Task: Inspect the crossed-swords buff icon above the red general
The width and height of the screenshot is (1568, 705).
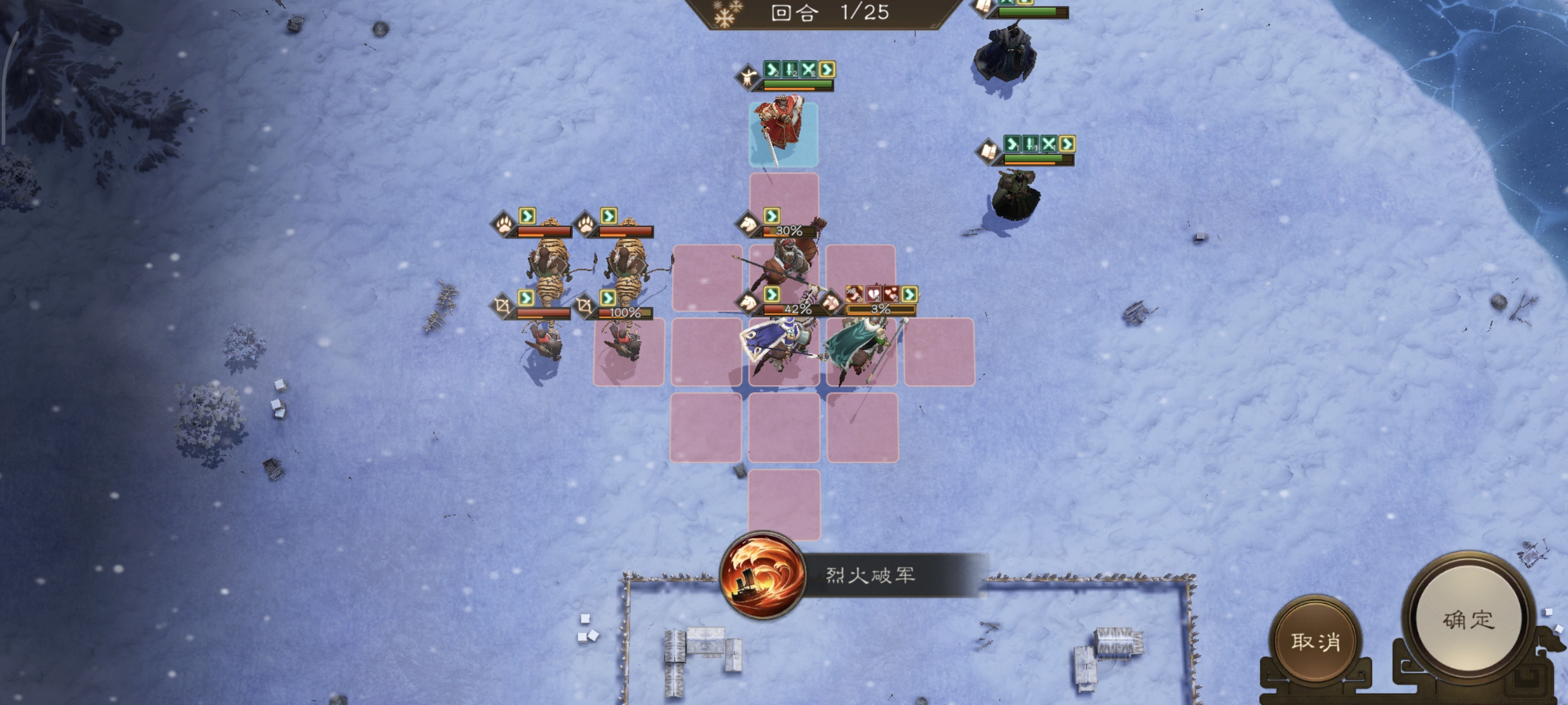Action: (807, 69)
